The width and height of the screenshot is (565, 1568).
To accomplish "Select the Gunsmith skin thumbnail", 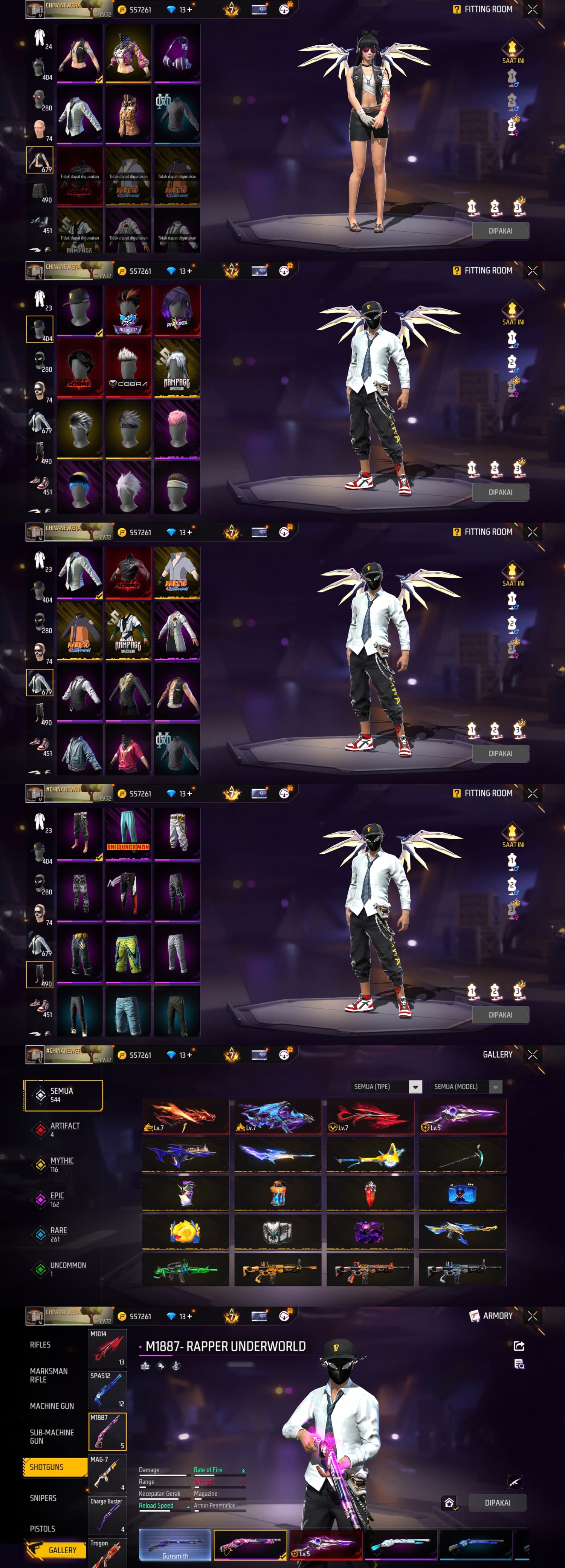I will [x=175, y=1545].
